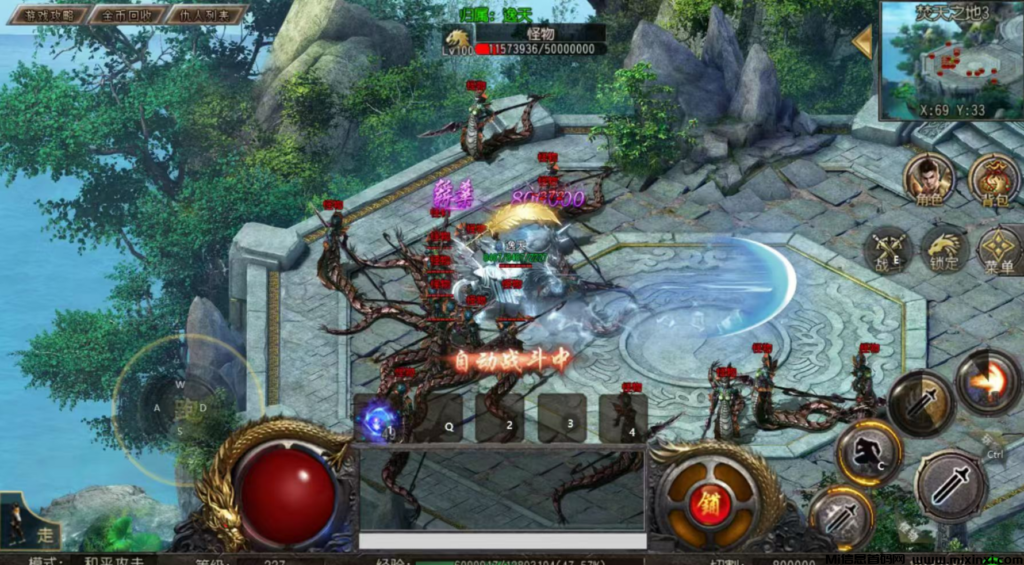Activate the half-cooldown sword skill icon
Viewport: 1024px width, 565px height.
pyautogui.click(x=920, y=402)
